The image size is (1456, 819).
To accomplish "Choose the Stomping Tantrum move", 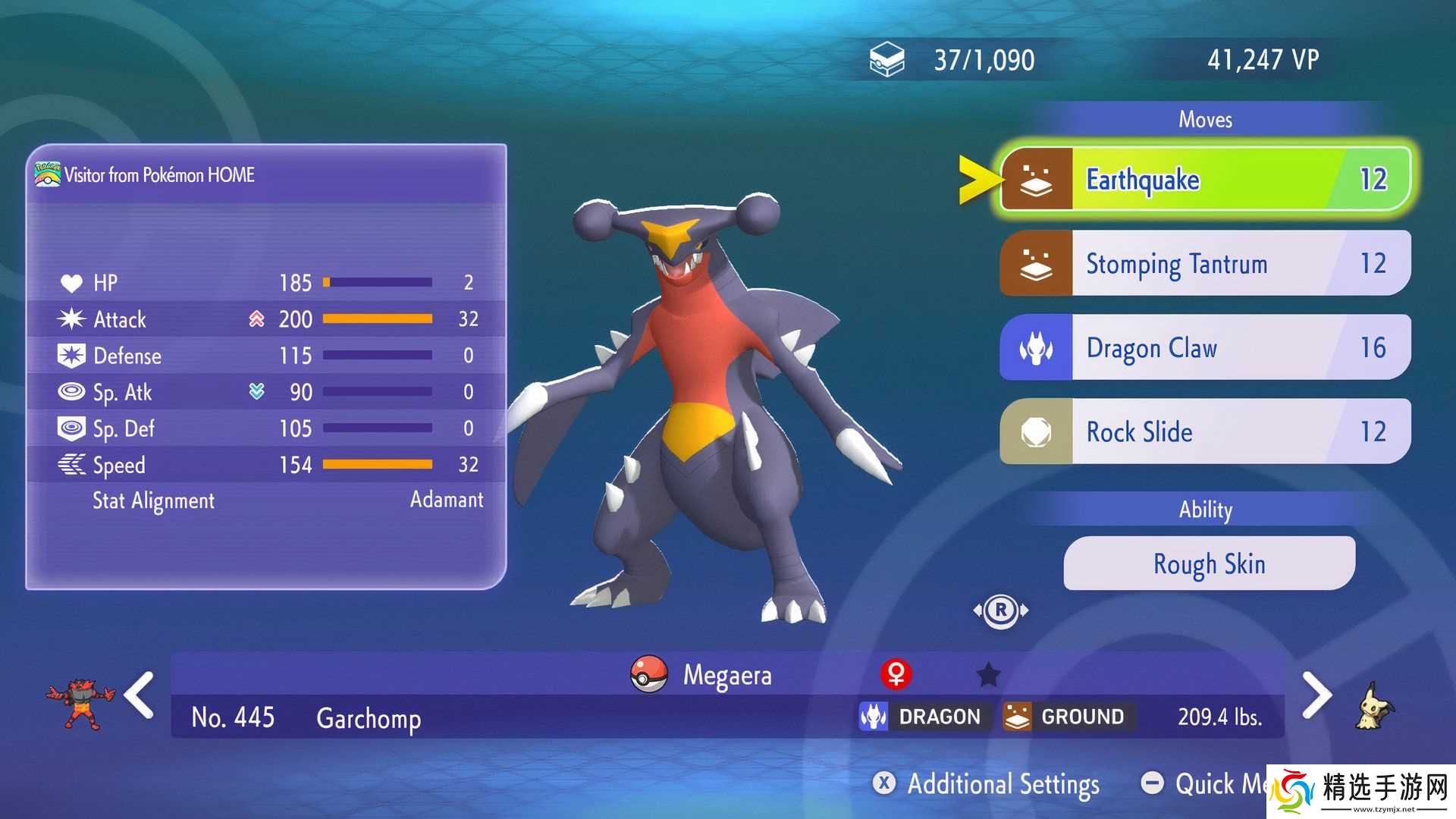I will (1205, 263).
